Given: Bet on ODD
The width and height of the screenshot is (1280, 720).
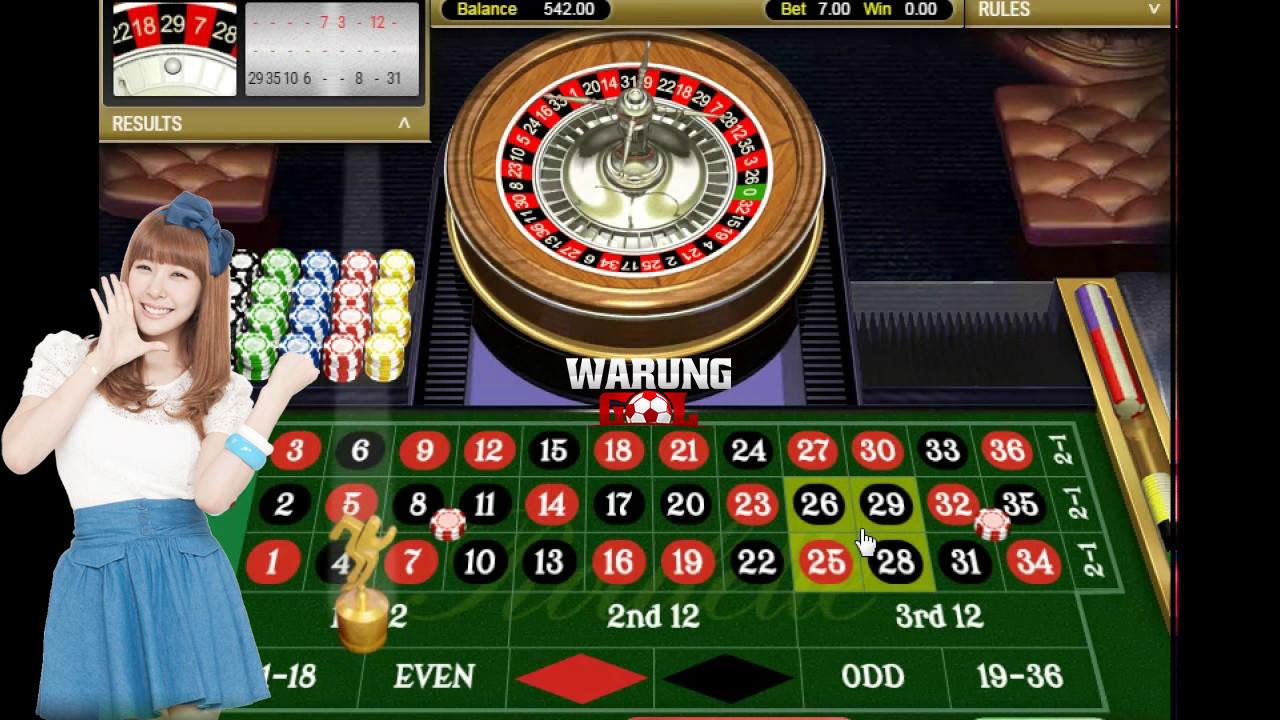Looking at the screenshot, I should [x=872, y=677].
